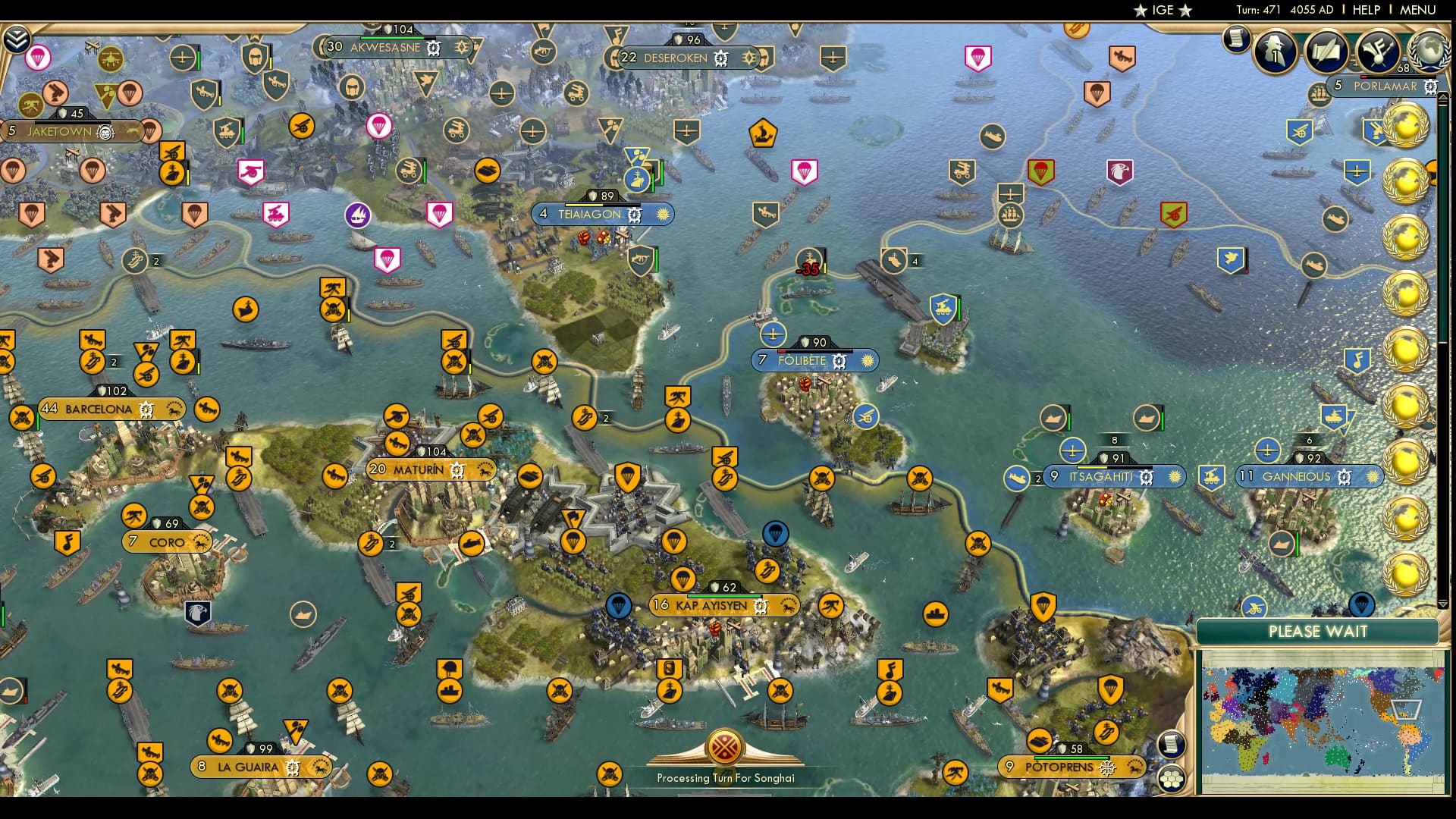Open the Barcelona city screen

click(x=99, y=409)
